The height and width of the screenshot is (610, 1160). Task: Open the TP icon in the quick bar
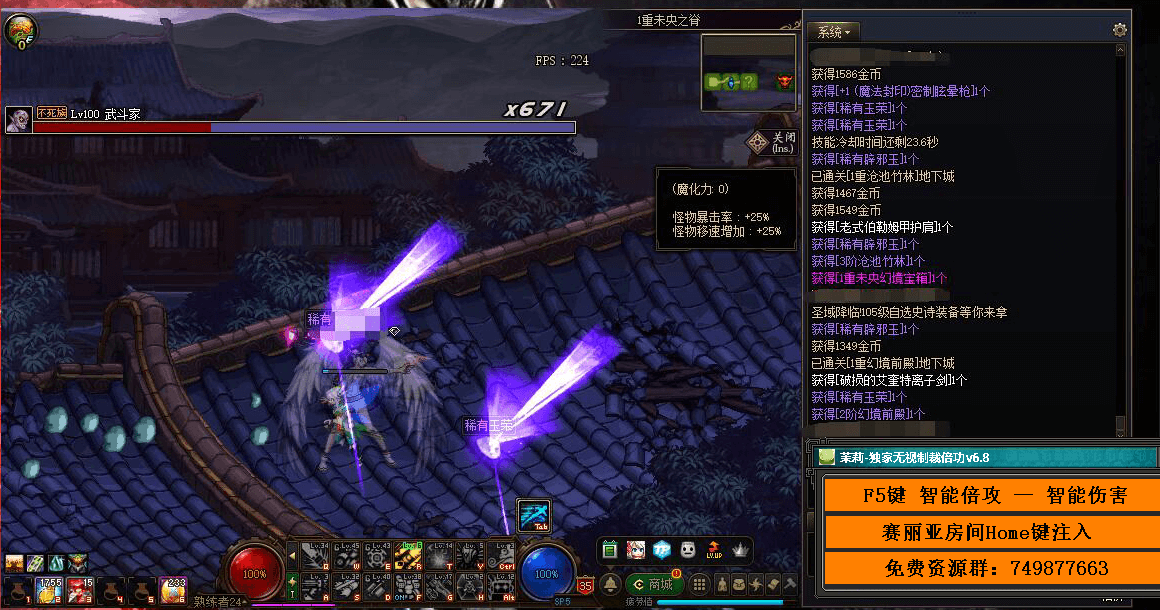(662, 550)
